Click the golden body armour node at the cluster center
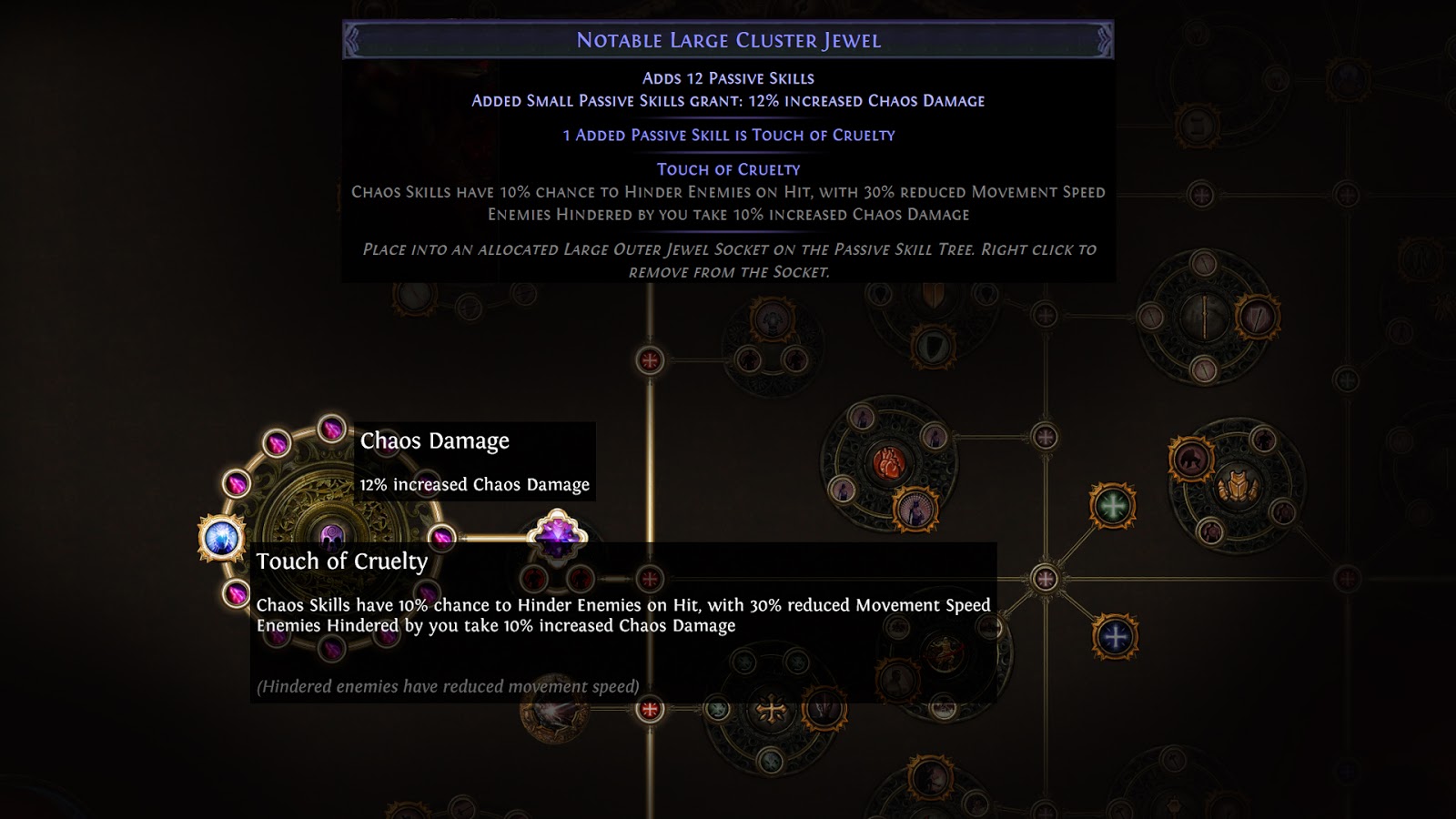Image resolution: width=1456 pixels, height=819 pixels. 1238,489
